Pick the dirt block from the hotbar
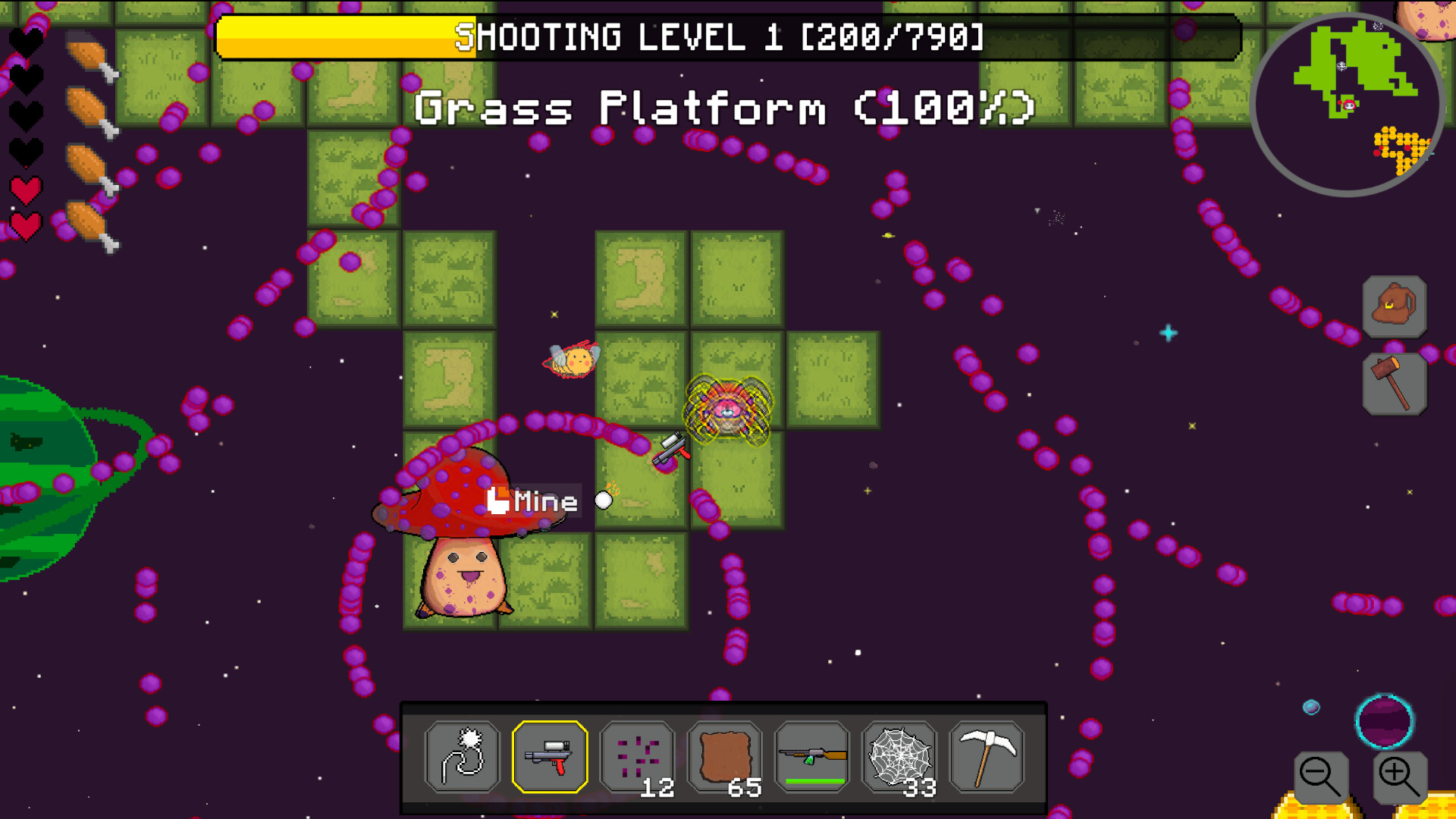The image size is (1456, 819). (725, 757)
